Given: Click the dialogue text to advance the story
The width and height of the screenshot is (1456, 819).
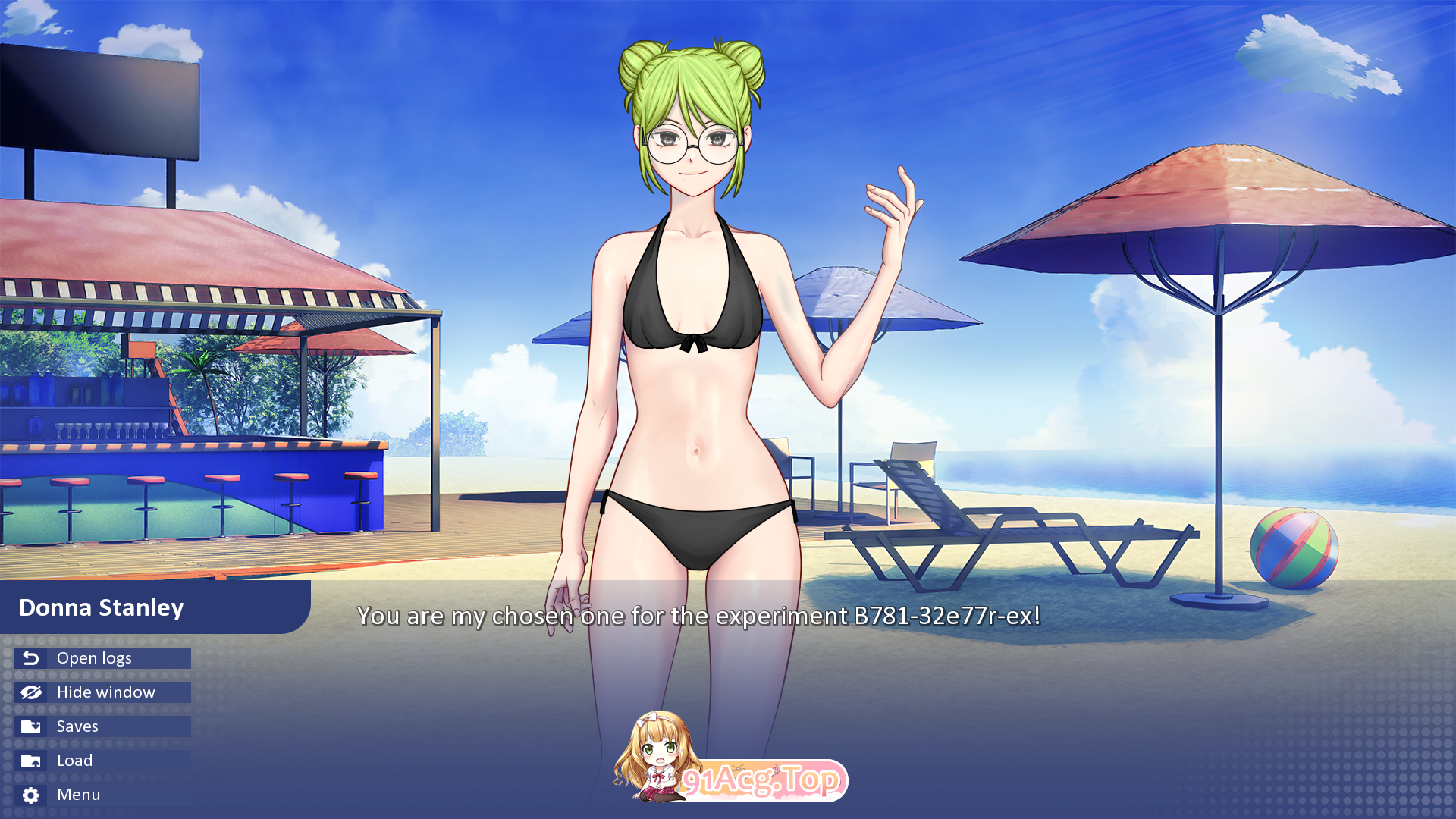Looking at the screenshot, I should tap(700, 617).
